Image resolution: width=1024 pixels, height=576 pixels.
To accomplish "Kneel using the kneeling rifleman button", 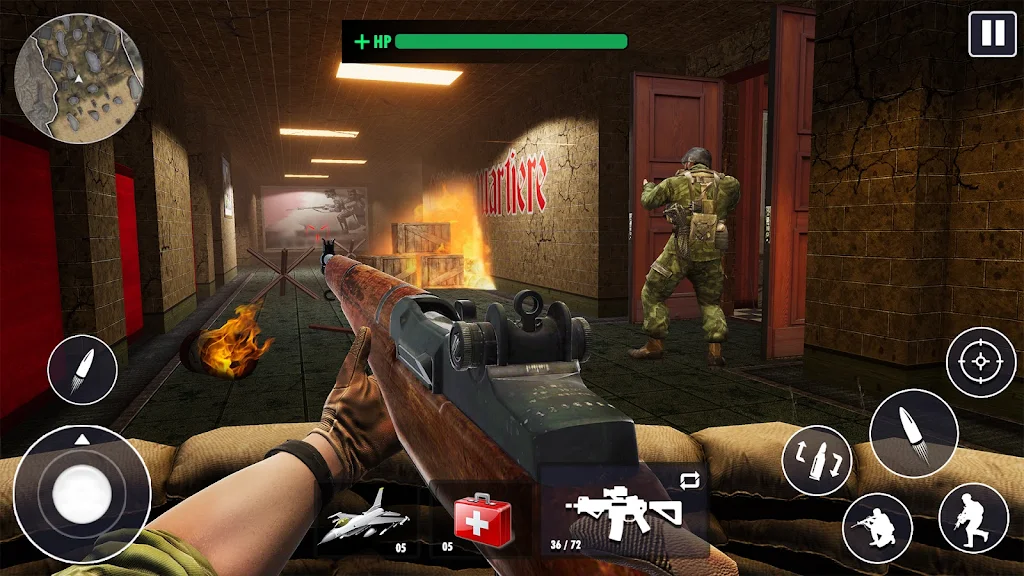I will 877,527.
